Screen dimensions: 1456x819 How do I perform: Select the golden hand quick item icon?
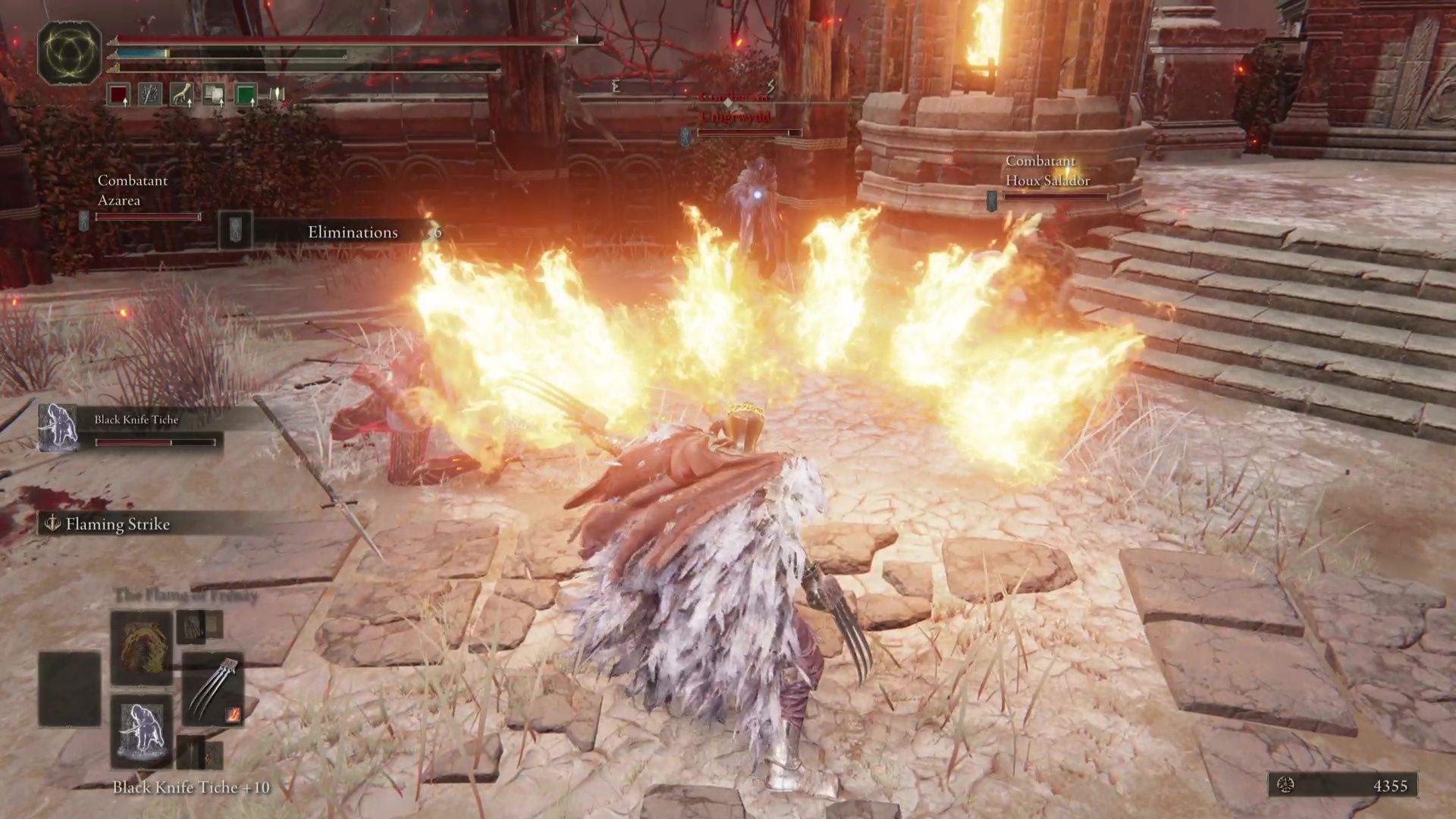183,94
